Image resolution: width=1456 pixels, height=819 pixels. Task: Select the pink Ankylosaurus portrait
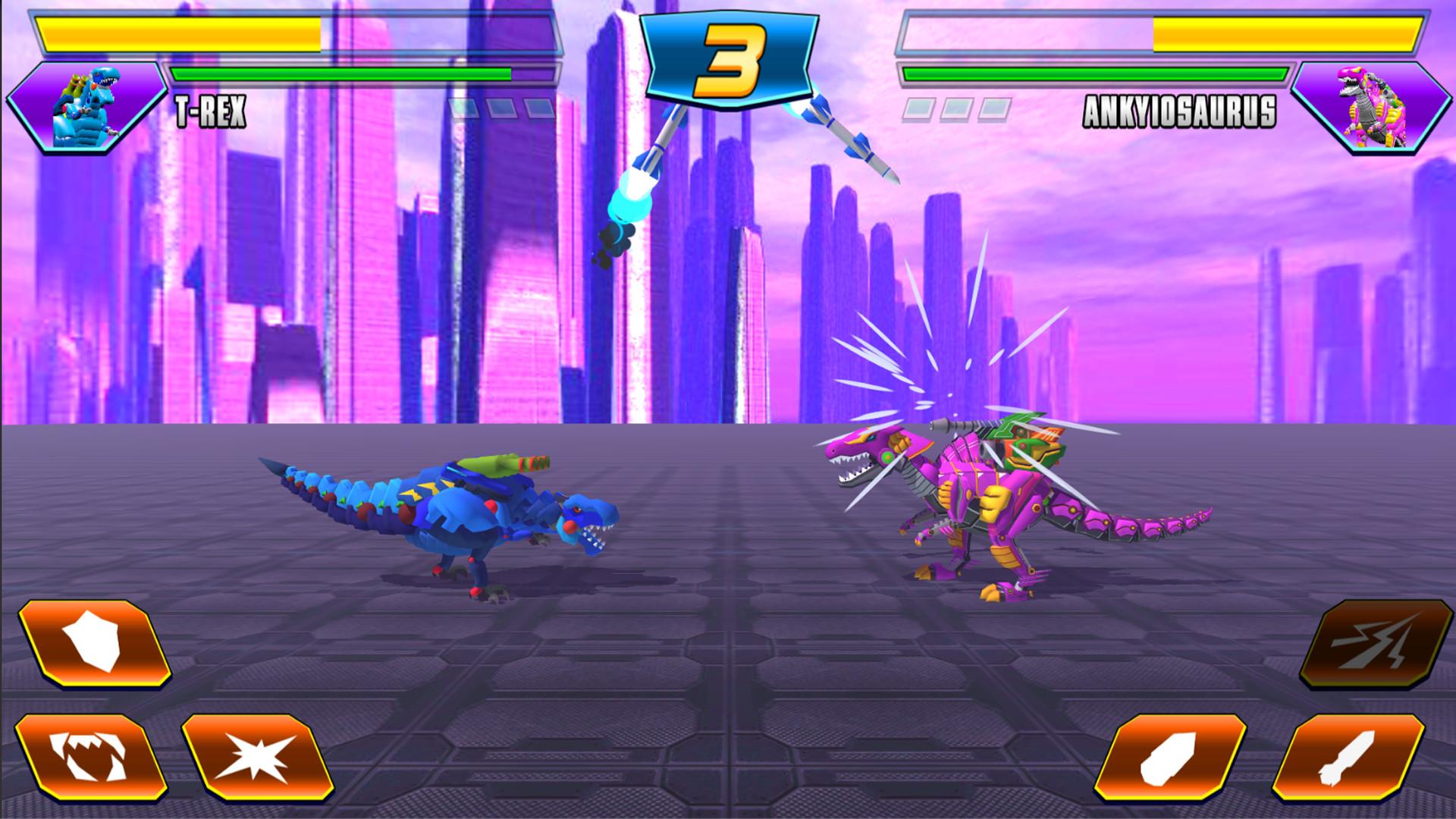(x=1370, y=108)
